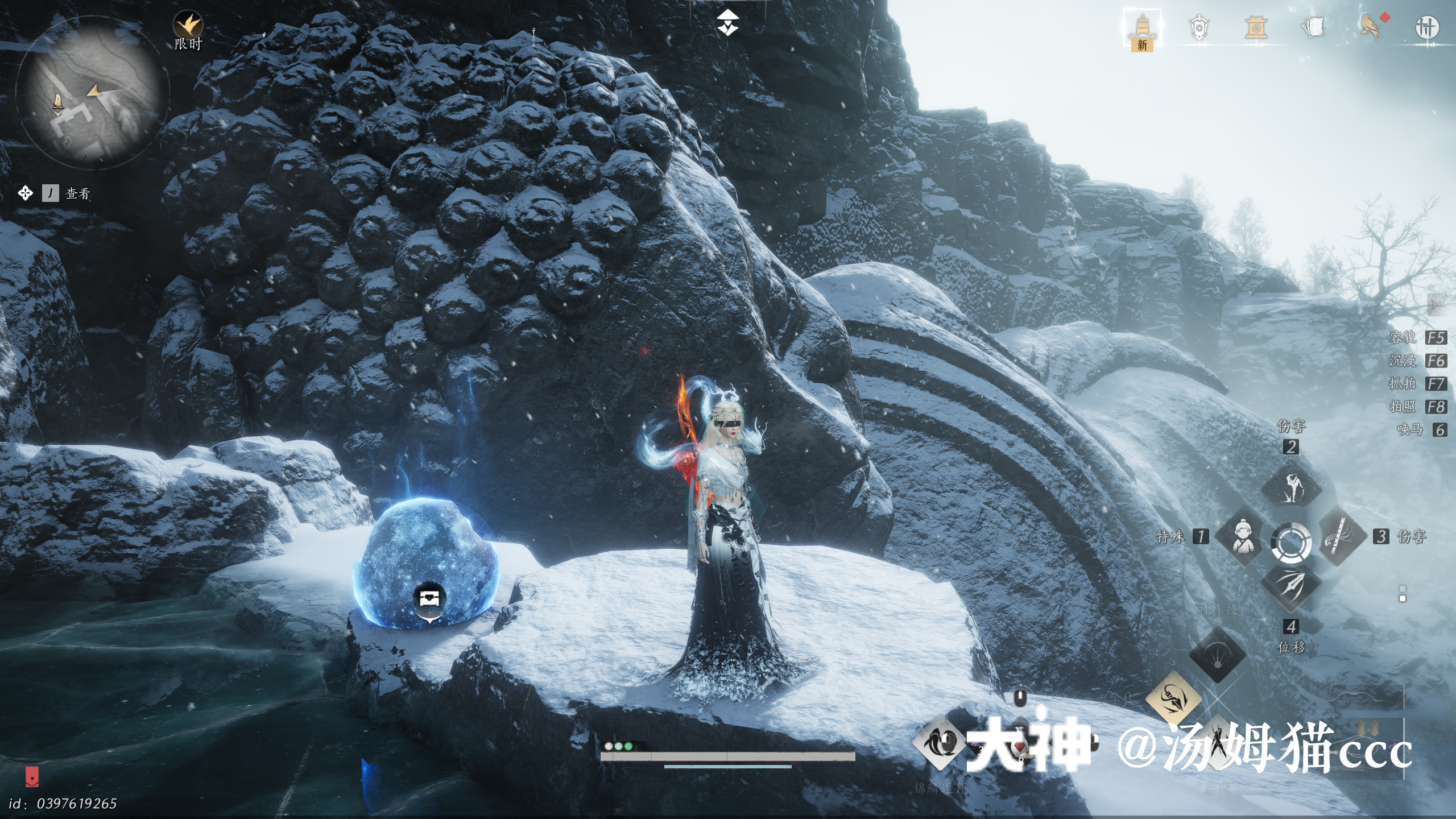Open the golden shrine shop icon
Image resolution: width=1456 pixels, height=819 pixels.
click(x=1255, y=28)
